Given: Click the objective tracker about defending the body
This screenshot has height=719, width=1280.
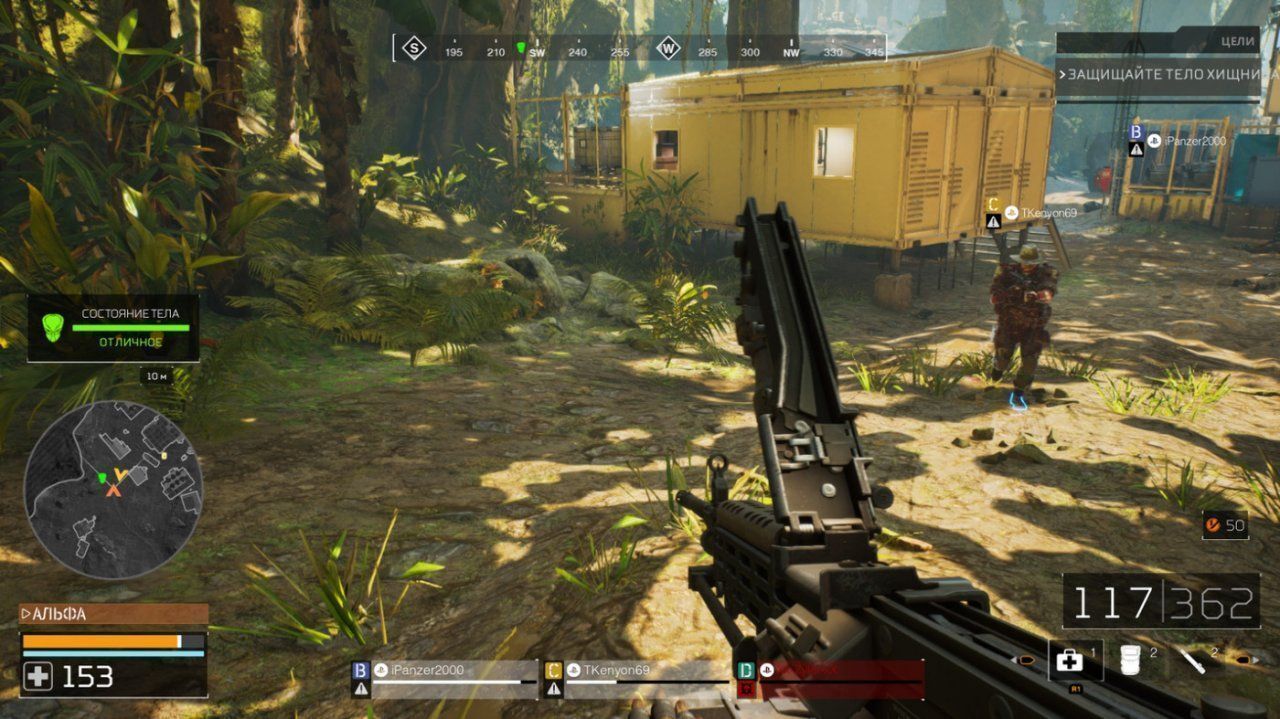Looking at the screenshot, I should coord(1160,75).
